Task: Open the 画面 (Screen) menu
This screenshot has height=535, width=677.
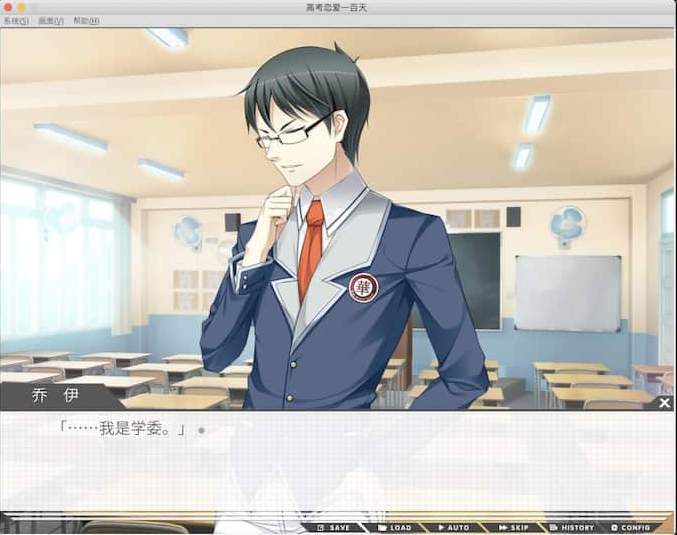Action: [x=51, y=21]
